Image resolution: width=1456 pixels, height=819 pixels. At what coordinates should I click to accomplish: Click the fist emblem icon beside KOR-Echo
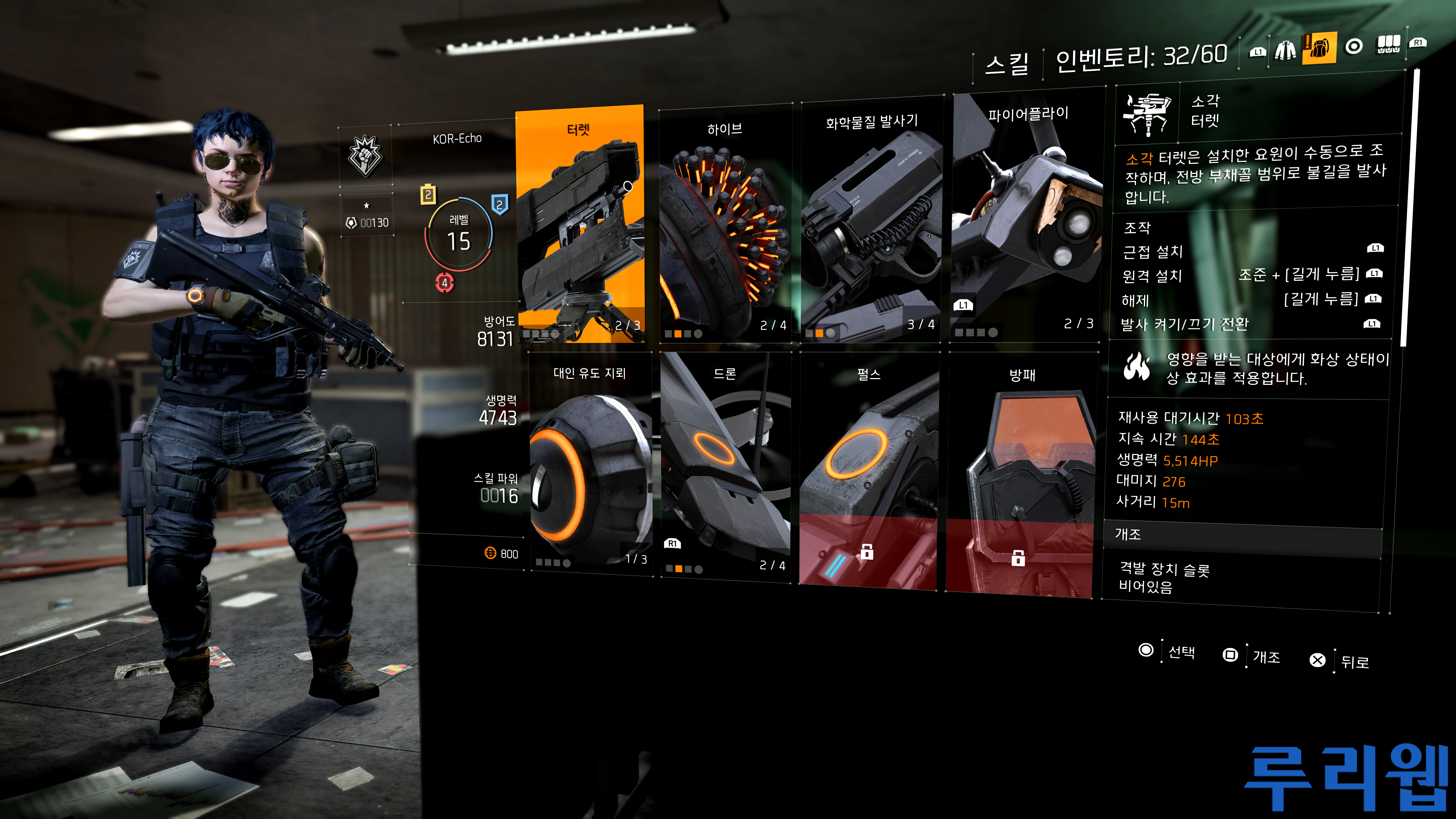(366, 156)
